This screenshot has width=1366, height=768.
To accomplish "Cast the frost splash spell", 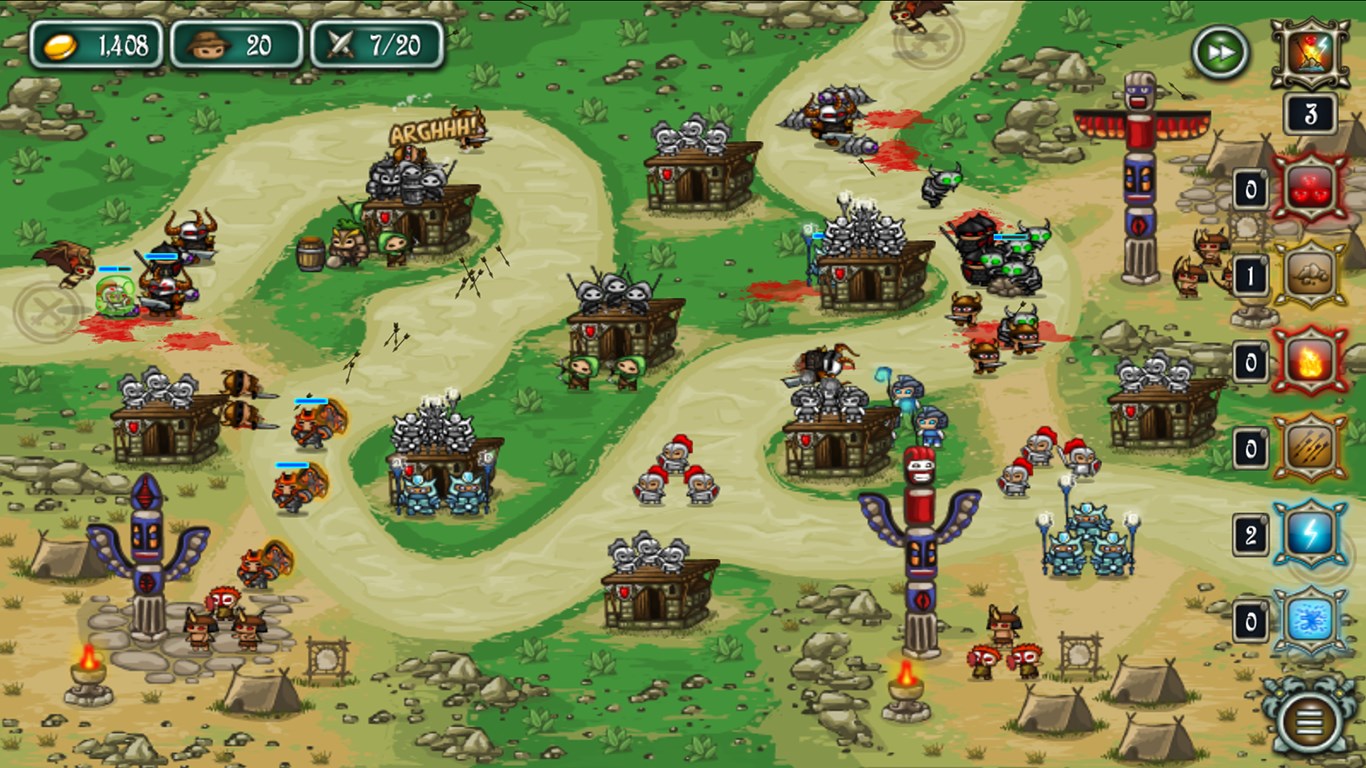I will coord(1309,622).
